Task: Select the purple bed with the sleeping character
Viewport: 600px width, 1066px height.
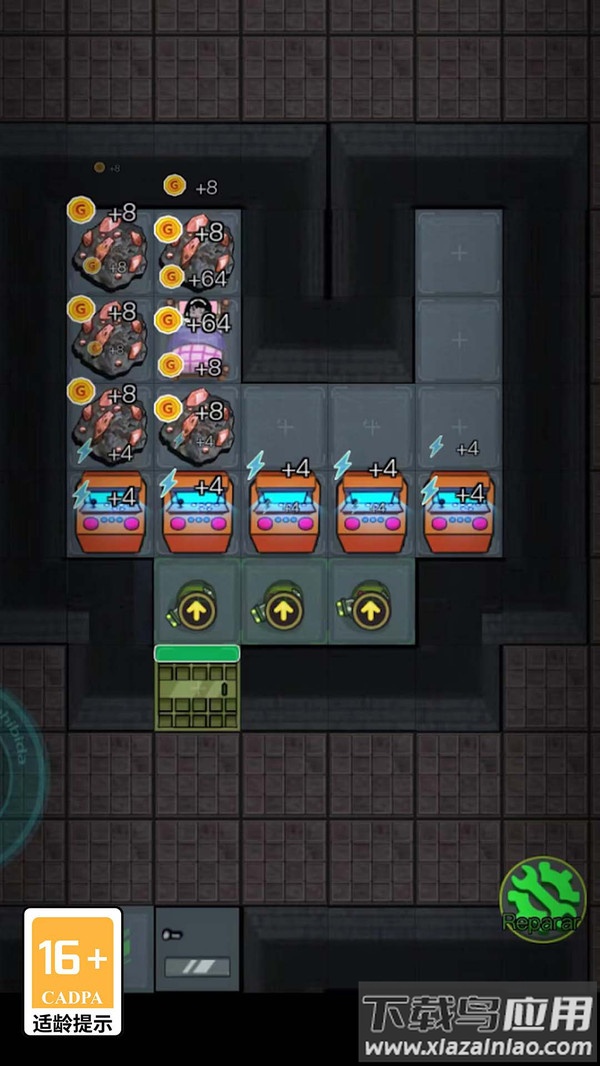Action: [197, 340]
